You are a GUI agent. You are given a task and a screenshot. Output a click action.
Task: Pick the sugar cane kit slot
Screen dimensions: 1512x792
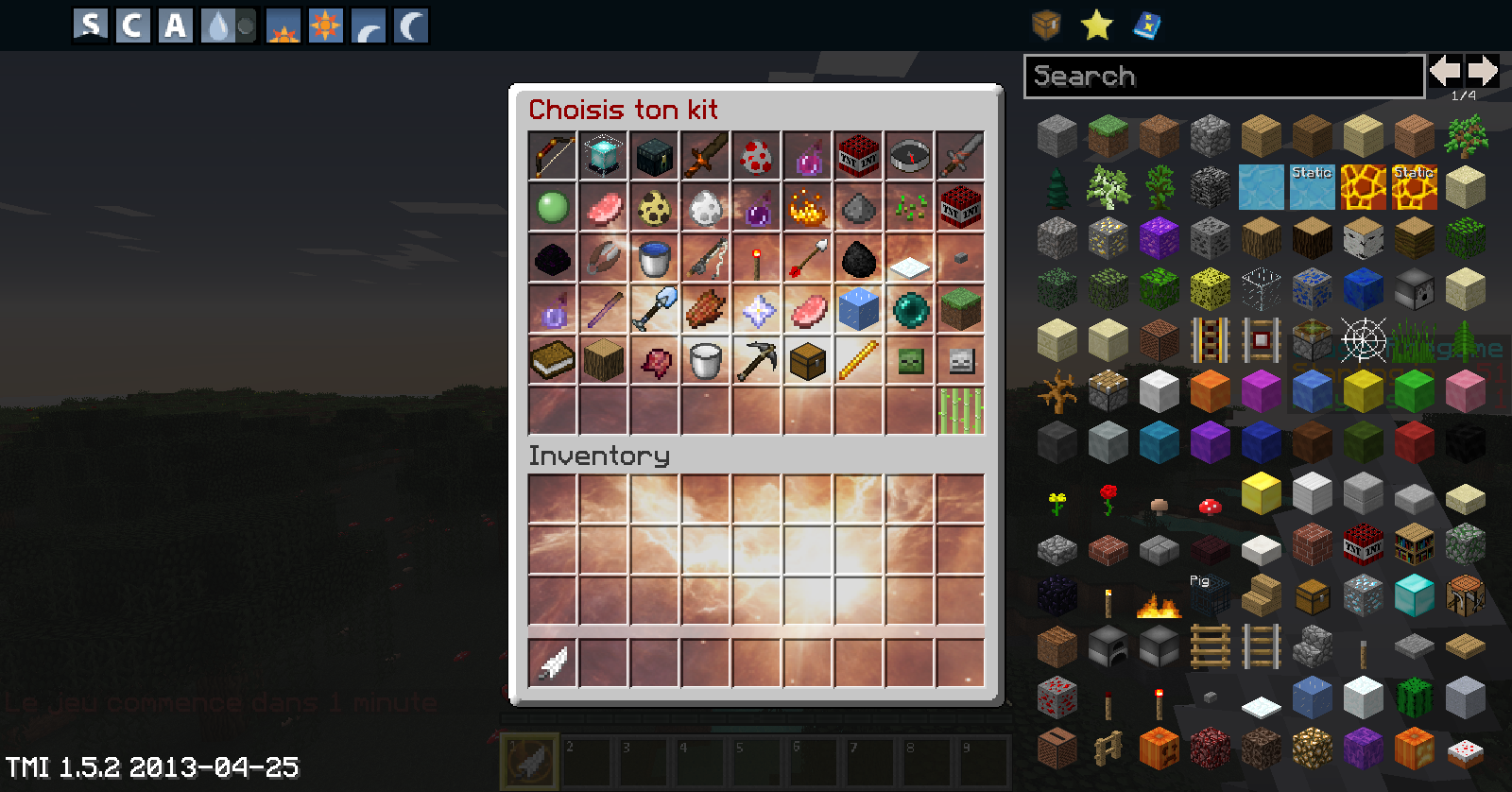coord(961,411)
